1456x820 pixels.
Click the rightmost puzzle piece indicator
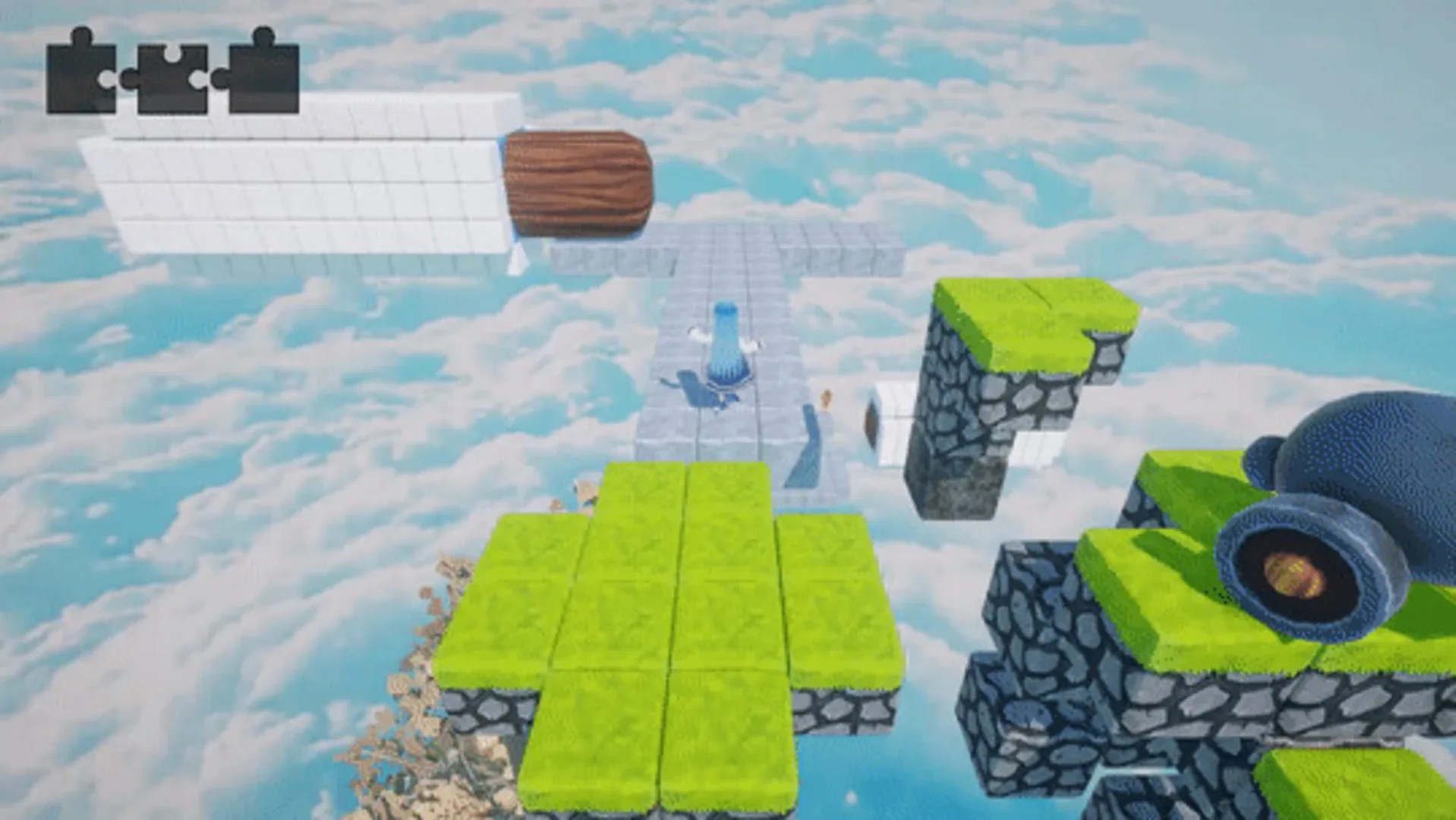262,76
